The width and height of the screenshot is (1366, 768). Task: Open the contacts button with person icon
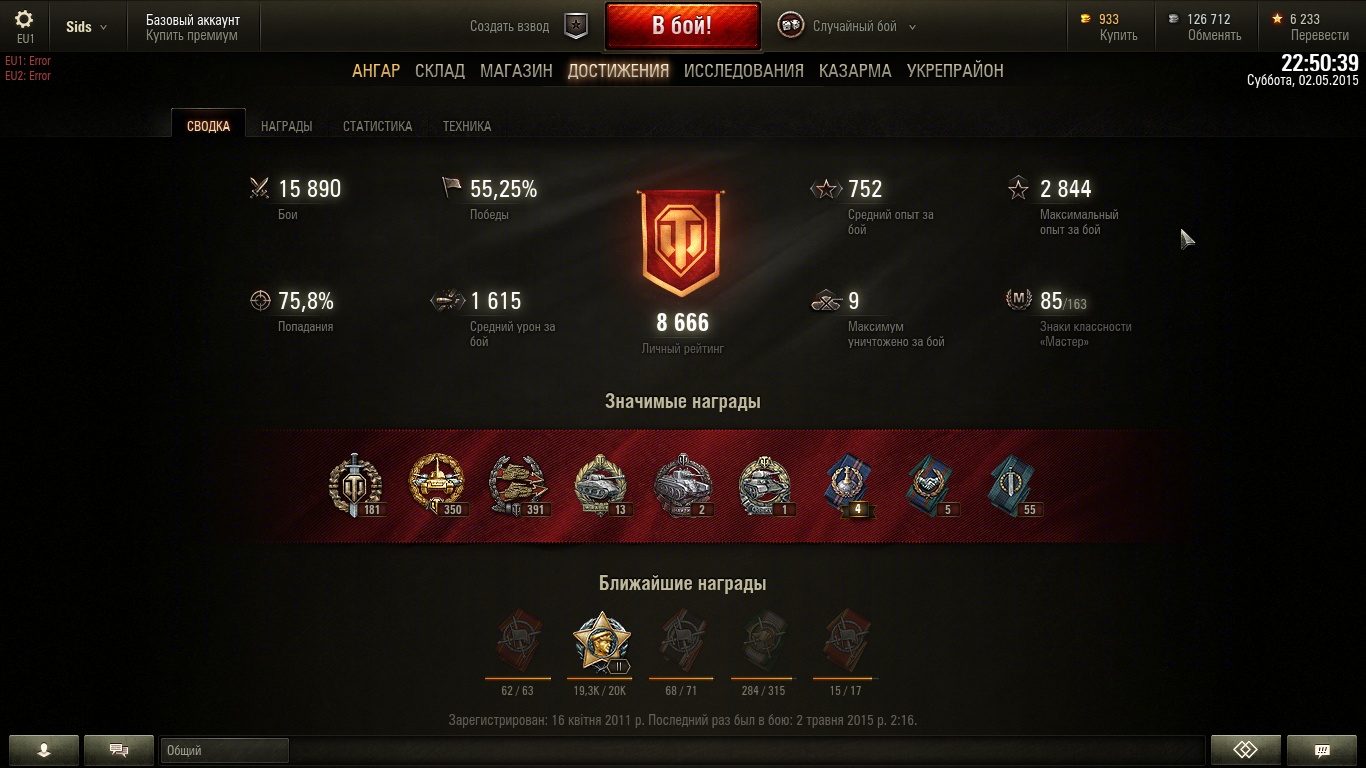tap(43, 750)
